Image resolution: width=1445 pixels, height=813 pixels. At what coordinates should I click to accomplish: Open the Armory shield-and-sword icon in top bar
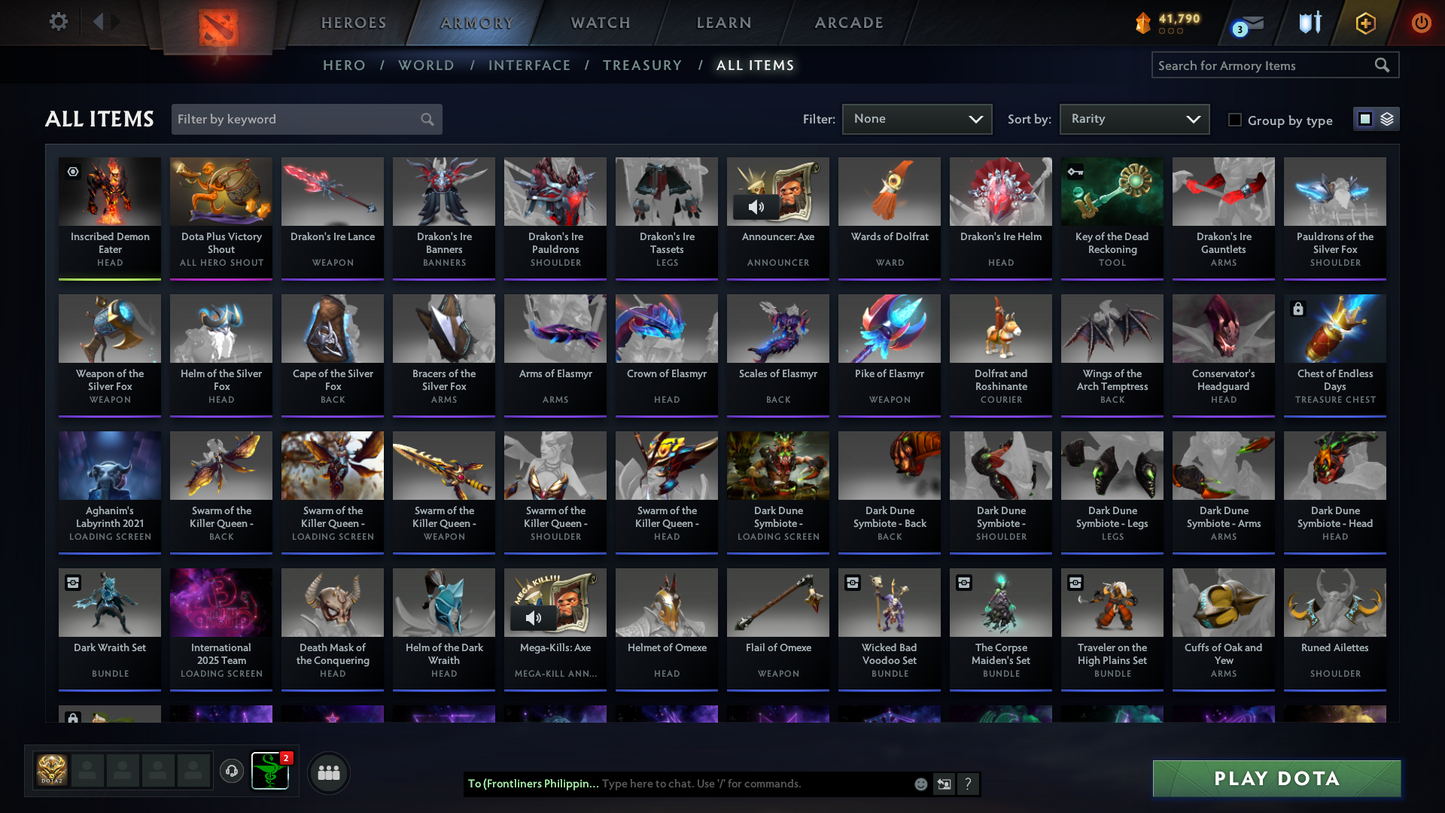tap(1309, 22)
